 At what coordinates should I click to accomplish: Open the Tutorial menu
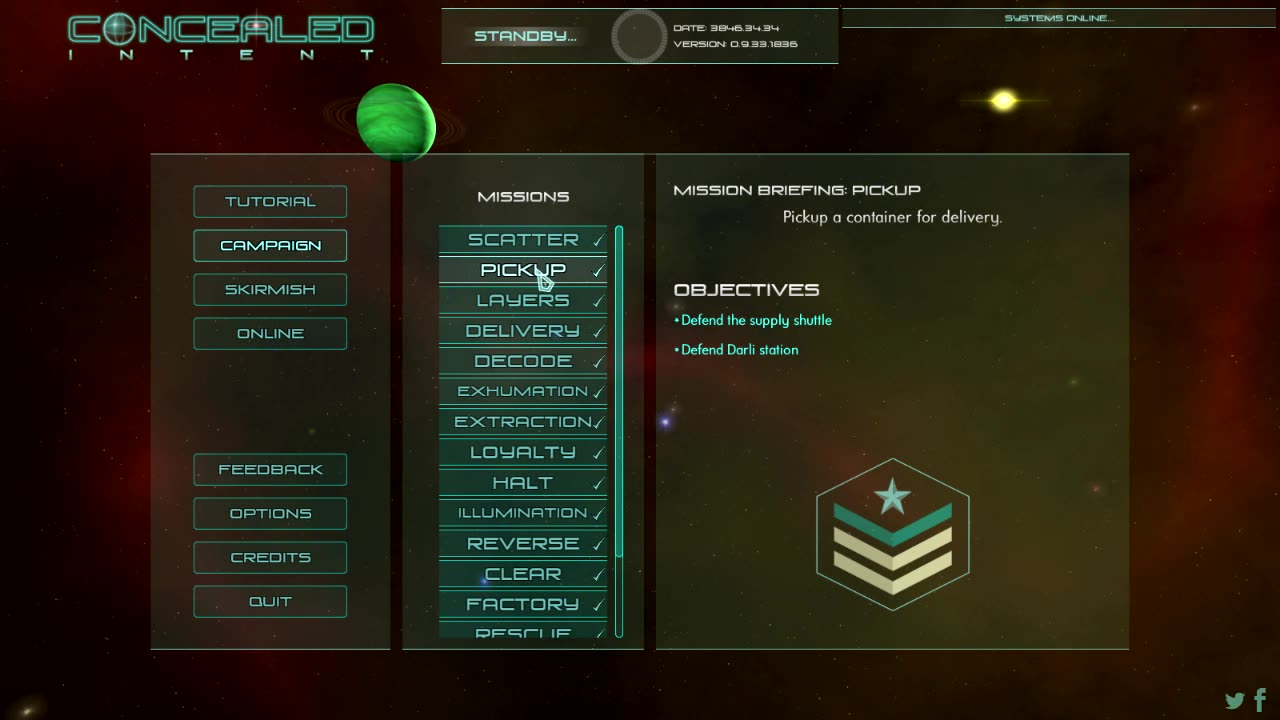click(270, 202)
